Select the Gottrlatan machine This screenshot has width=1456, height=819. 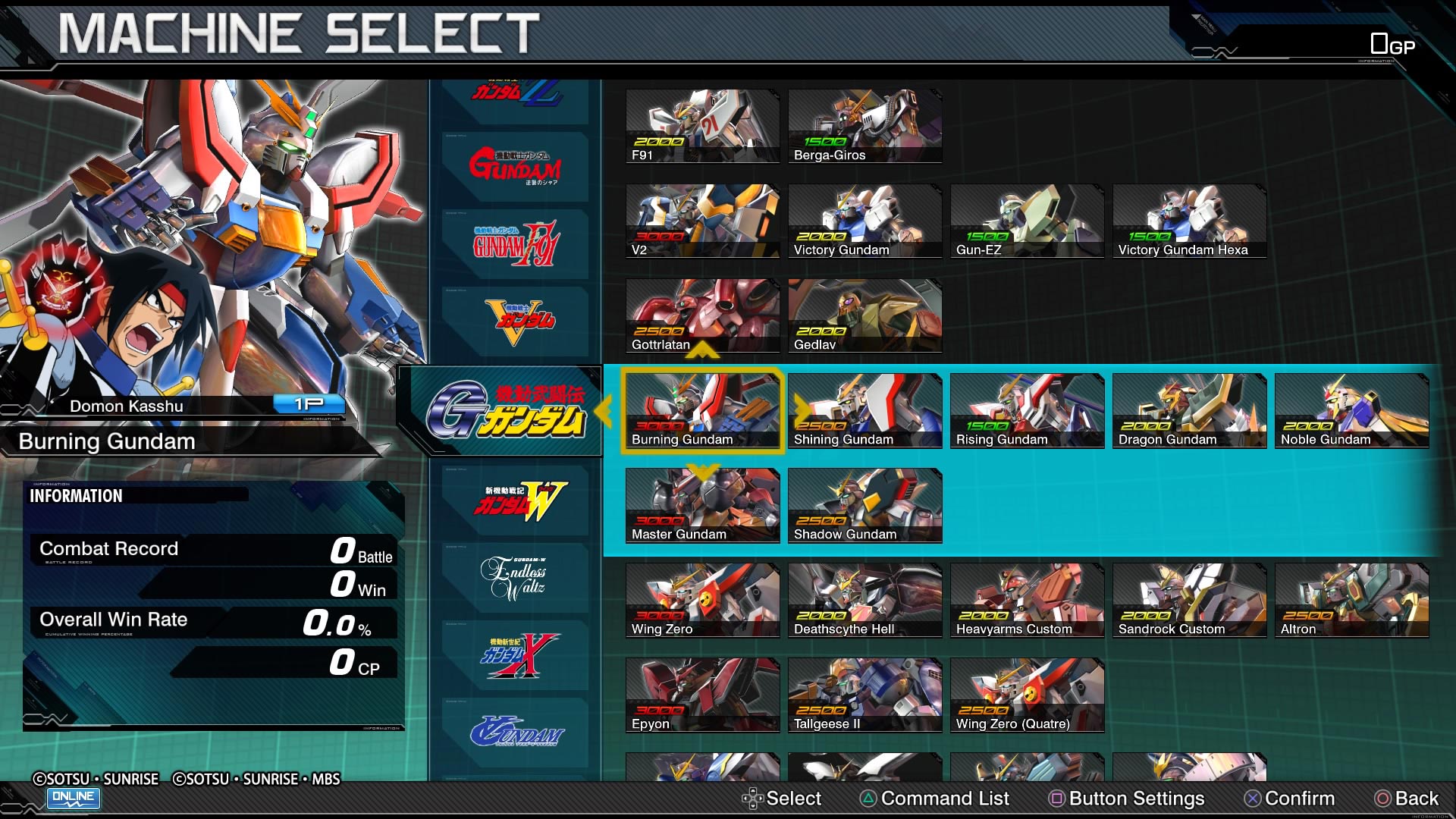tap(702, 315)
